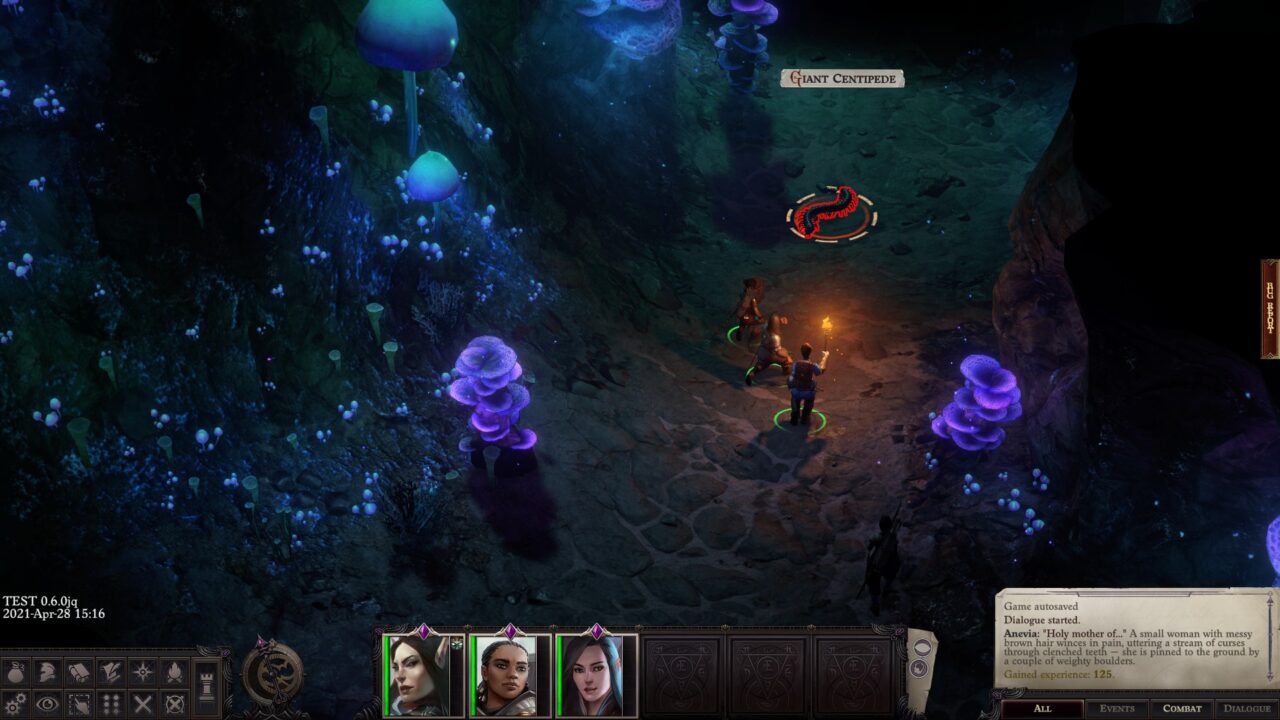Click the plain X stop icon
1280x720 pixels.
(x=143, y=704)
